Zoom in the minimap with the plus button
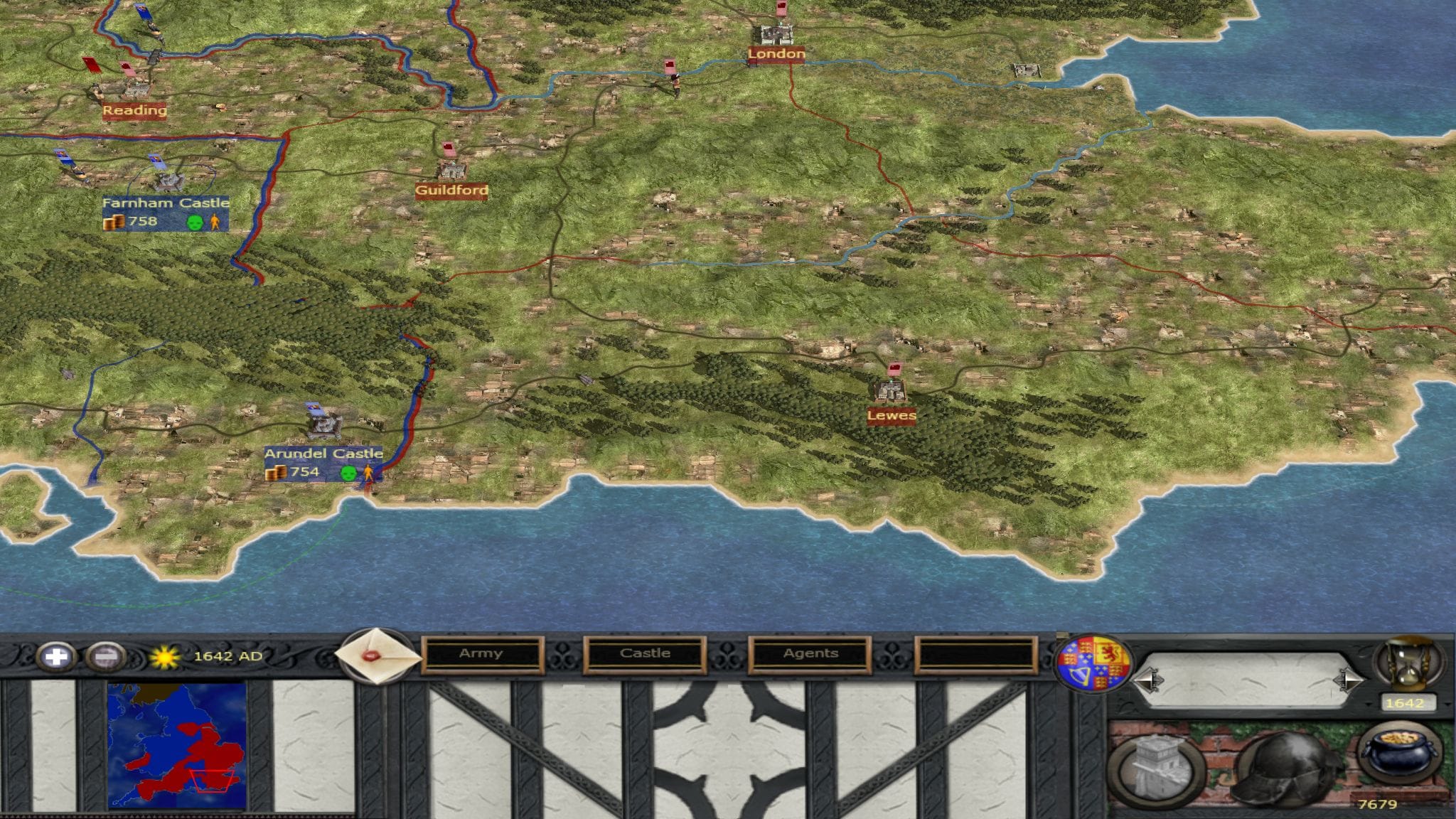1456x819 pixels. pyautogui.click(x=56, y=655)
